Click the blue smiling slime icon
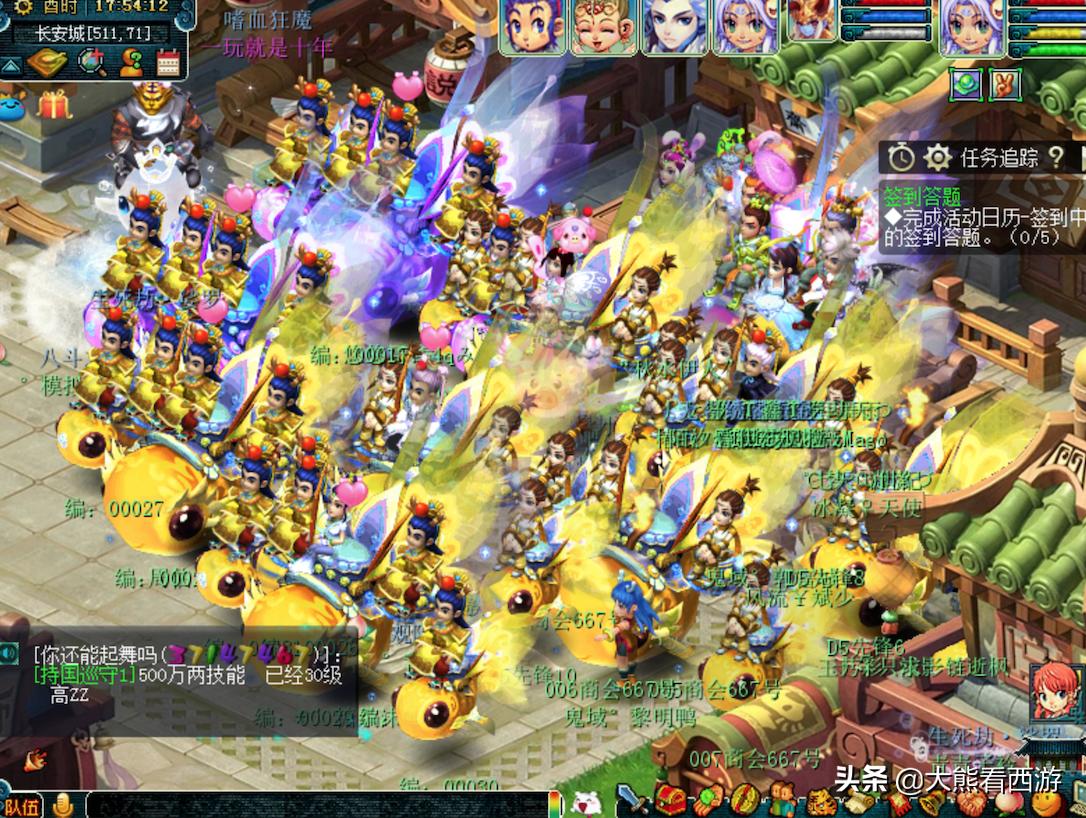 click(x=12, y=105)
